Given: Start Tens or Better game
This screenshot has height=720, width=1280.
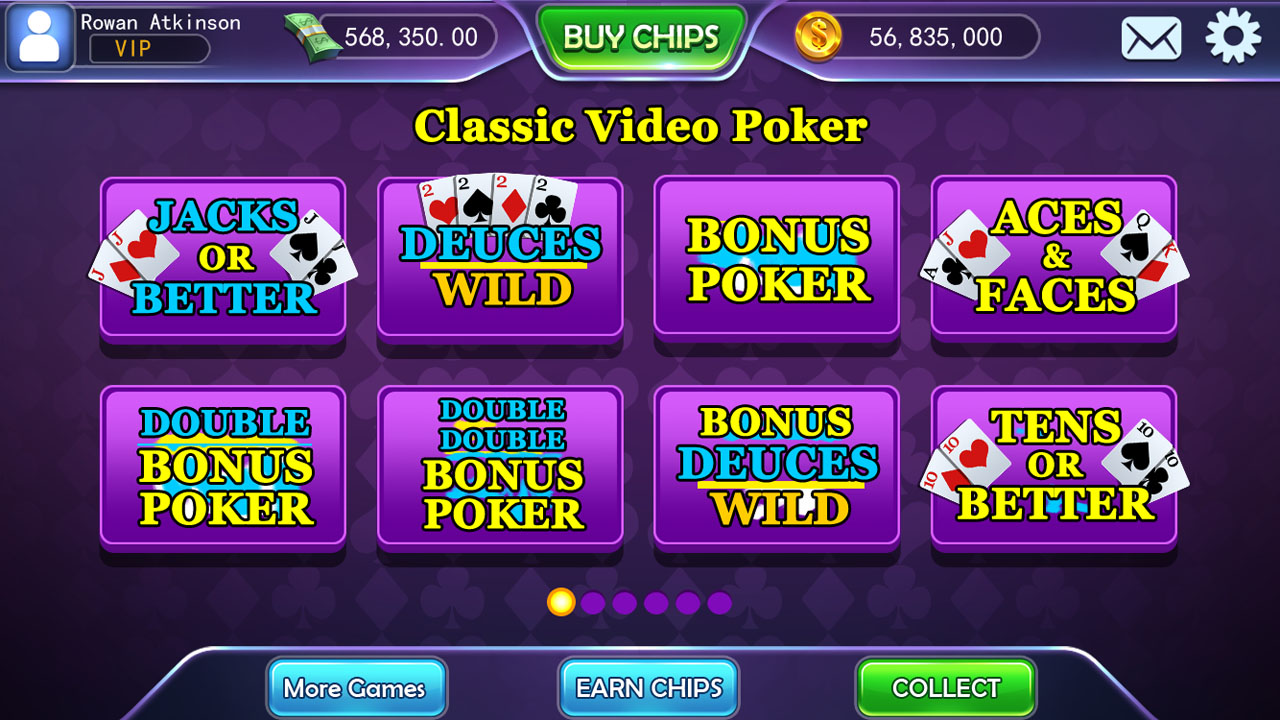Looking at the screenshot, I should [1054, 467].
